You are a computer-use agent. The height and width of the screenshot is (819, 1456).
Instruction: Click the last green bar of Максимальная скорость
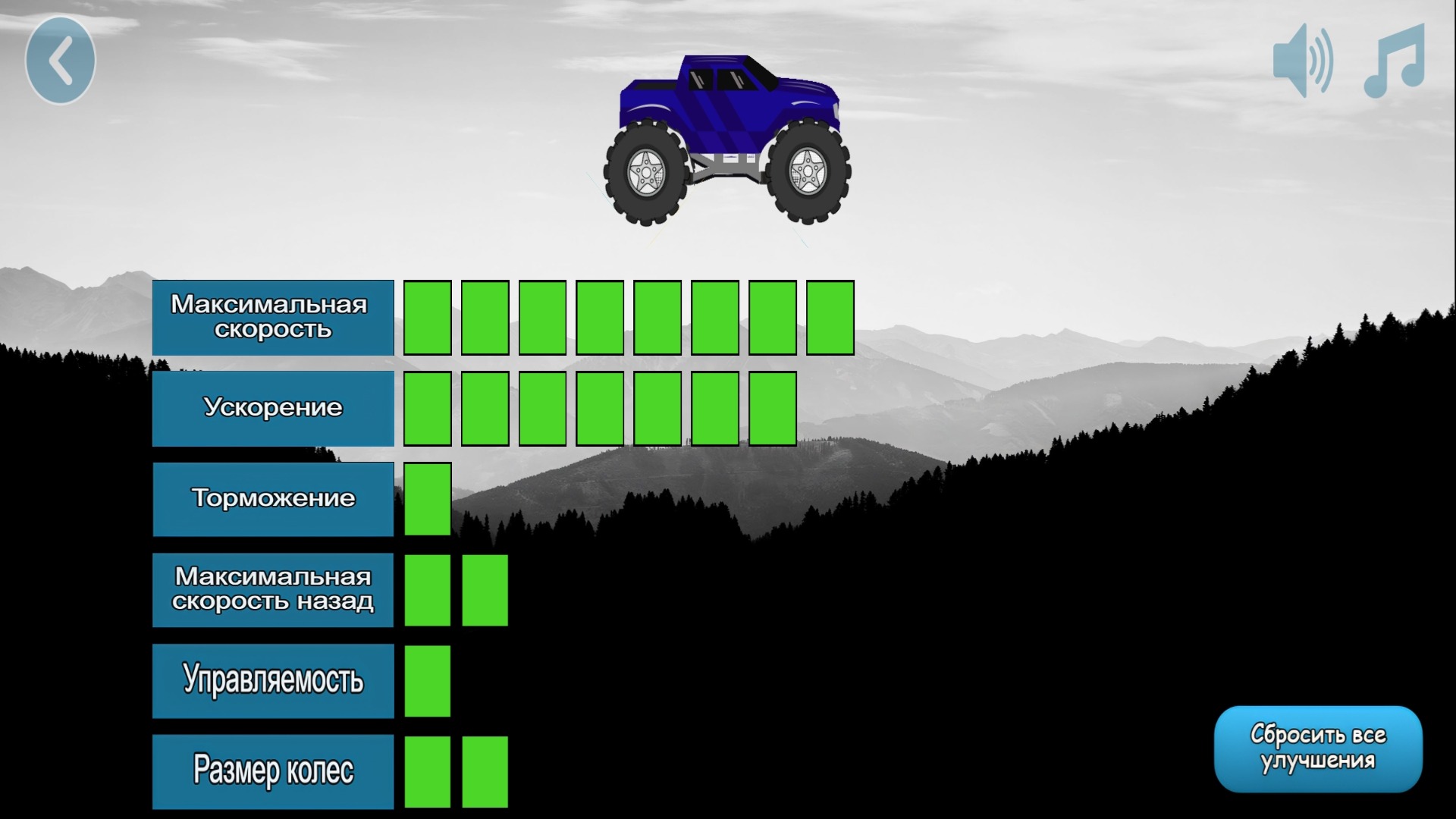pos(830,316)
